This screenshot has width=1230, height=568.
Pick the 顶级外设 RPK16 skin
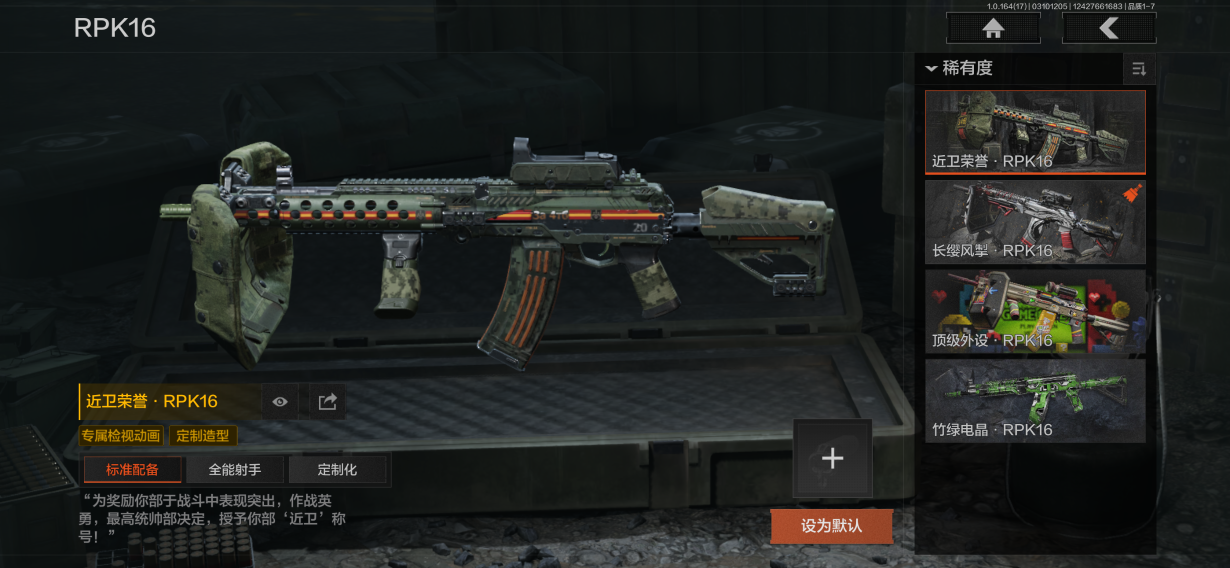pyautogui.click(x=1035, y=311)
